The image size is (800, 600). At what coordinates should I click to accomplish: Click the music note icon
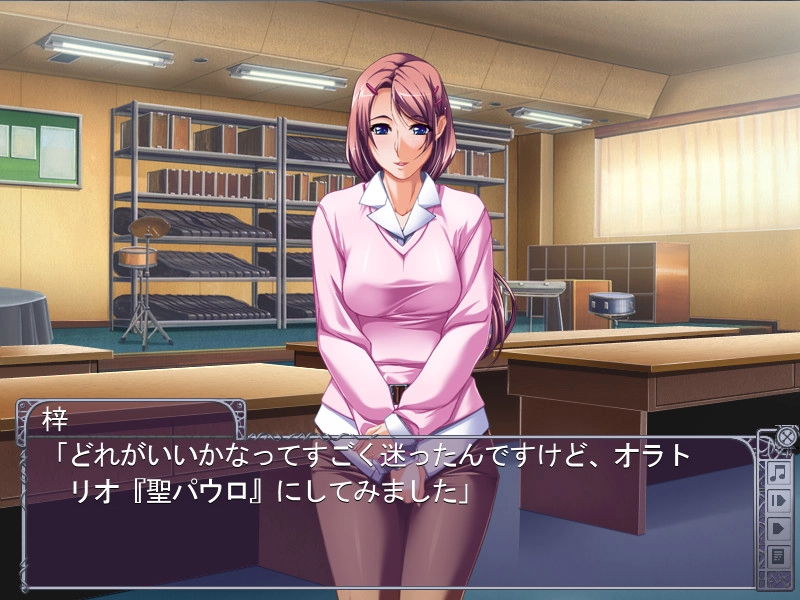tap(778, 472)
